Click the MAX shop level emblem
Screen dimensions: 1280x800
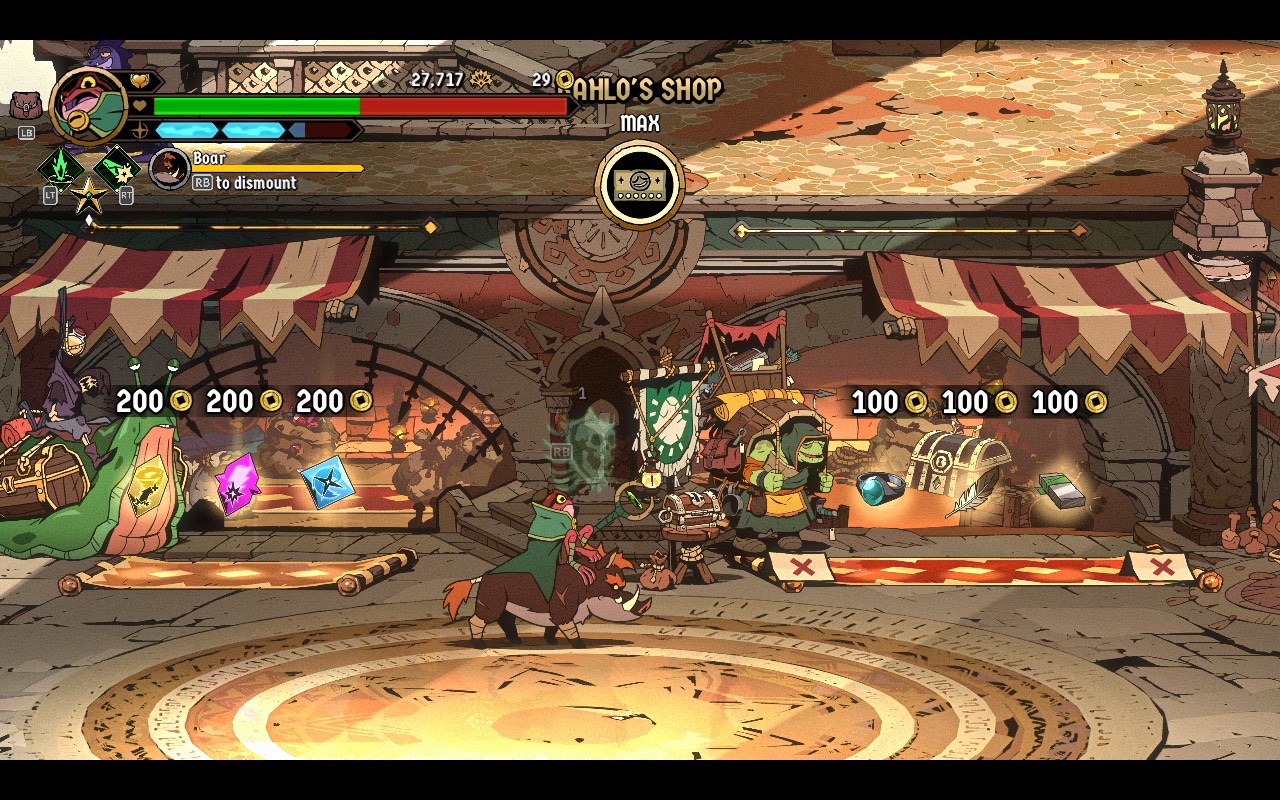click(x=640, y=185)
